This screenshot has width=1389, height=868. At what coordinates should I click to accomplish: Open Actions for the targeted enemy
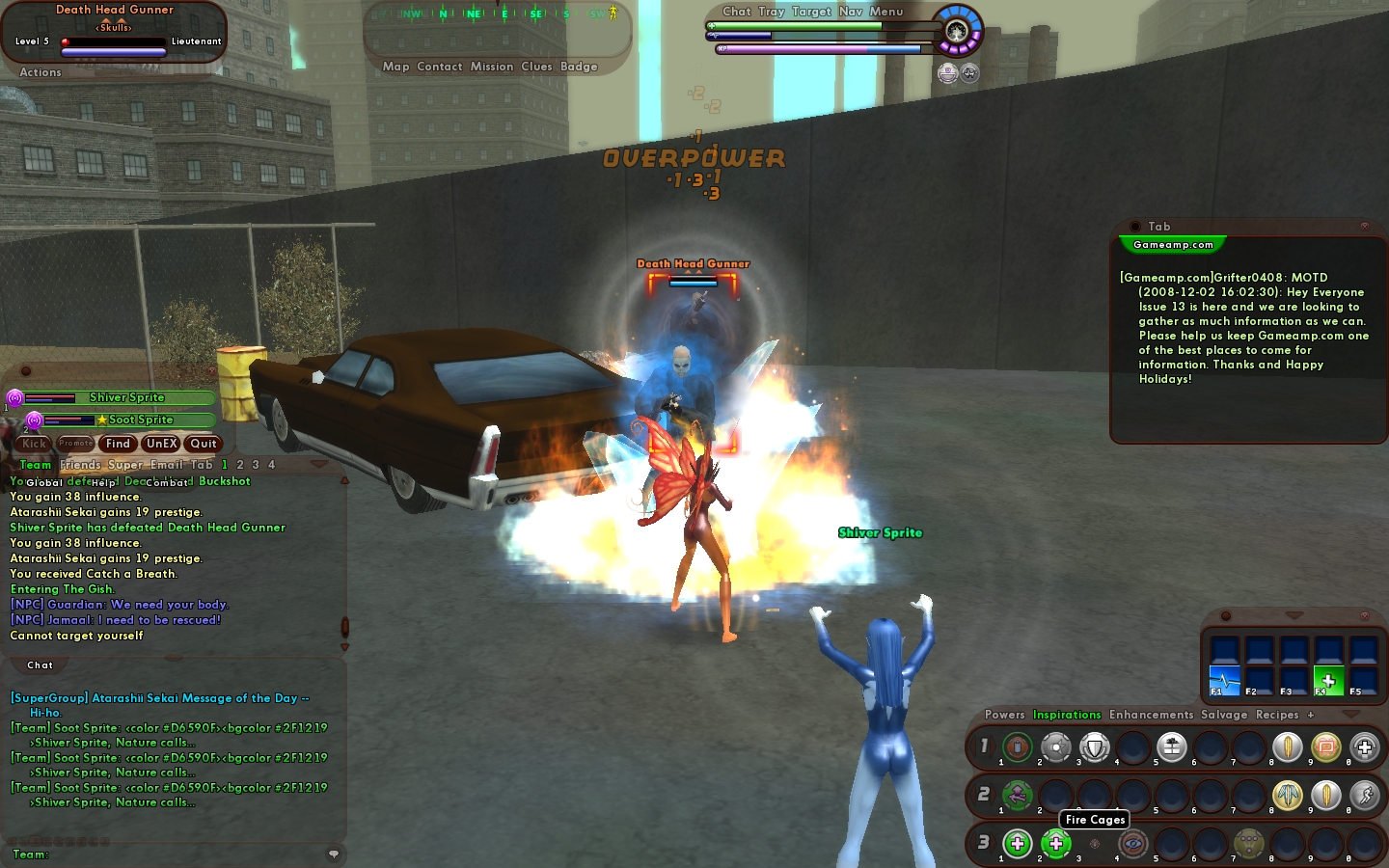coord(41,72)
